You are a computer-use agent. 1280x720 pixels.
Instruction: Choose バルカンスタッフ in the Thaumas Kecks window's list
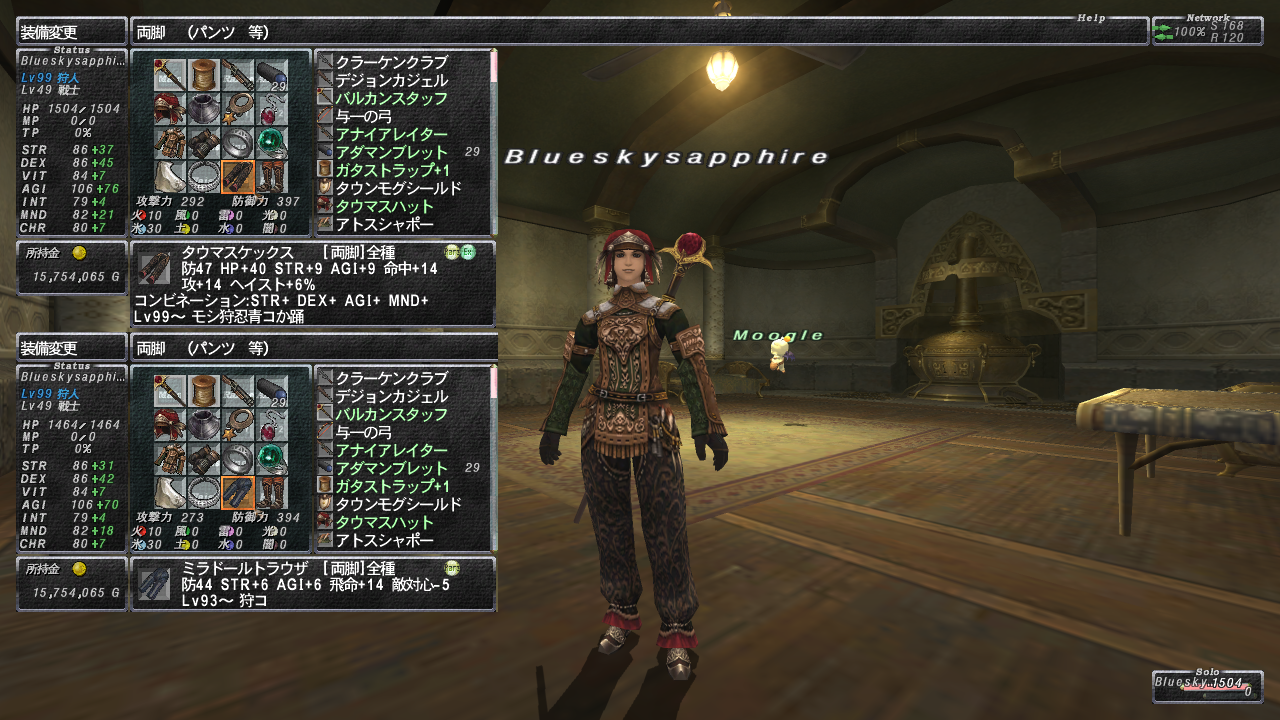(x=391, y=98)
